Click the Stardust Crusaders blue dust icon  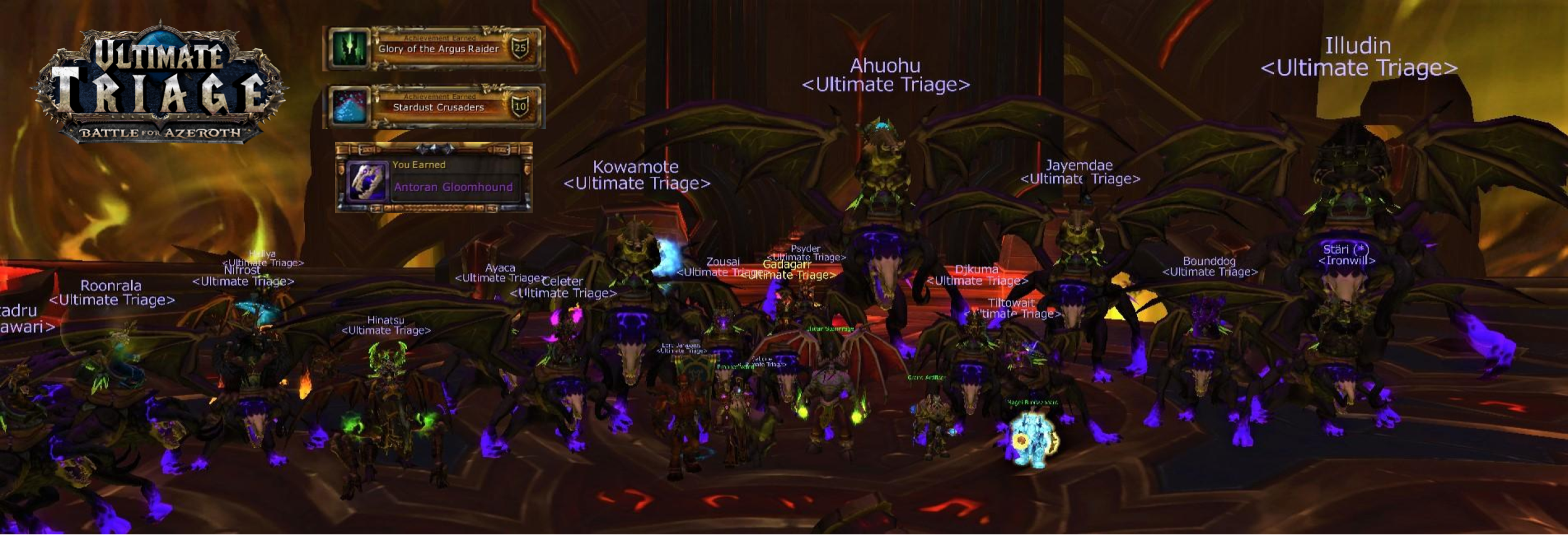[349, 106]
